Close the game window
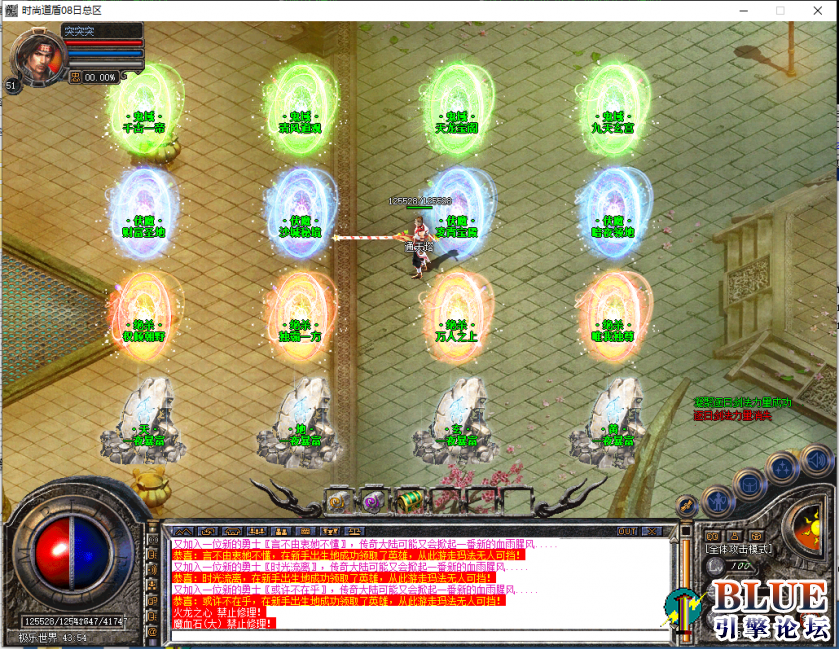839x649 pixels. (817, 10)
